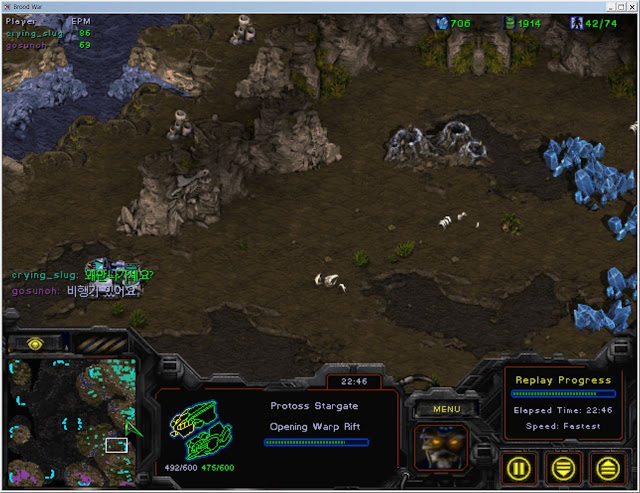Click the Replay Progress bar
The width and height of the screenshot is (640, 493).
click(x=564, y=394)
